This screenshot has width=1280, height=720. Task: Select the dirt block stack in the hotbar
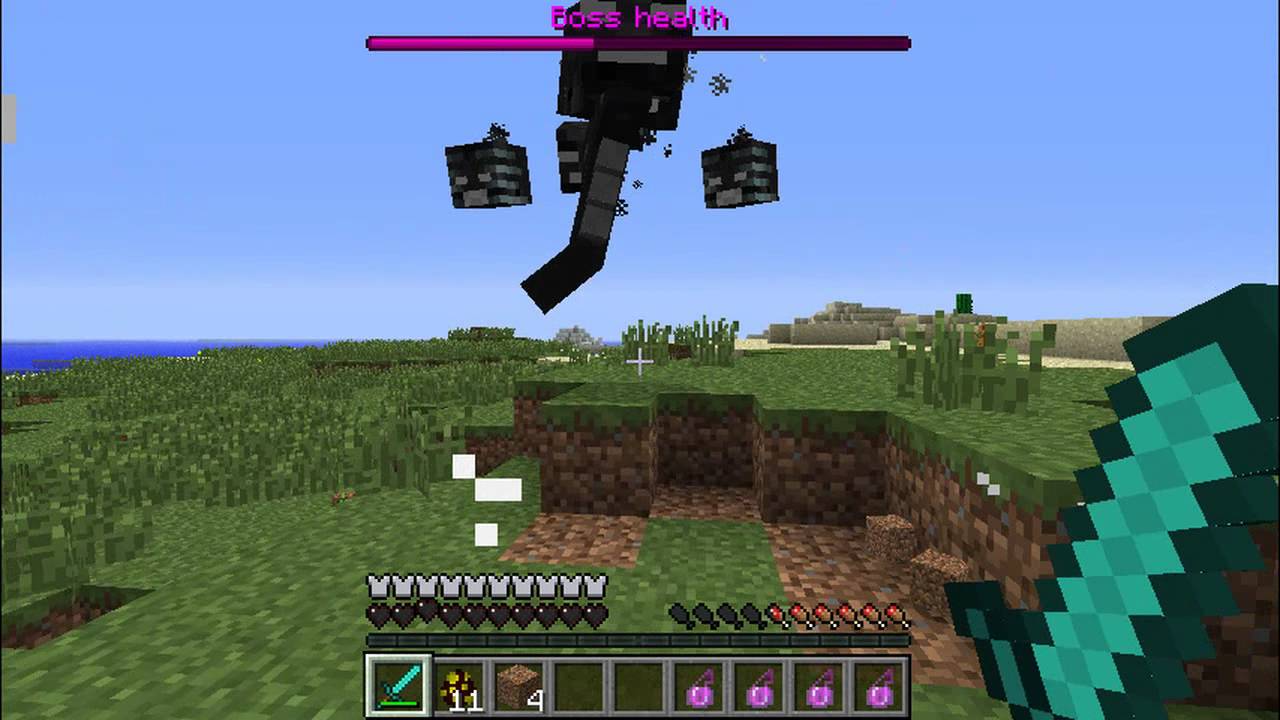pyautogui.click(x=517, y=684)
